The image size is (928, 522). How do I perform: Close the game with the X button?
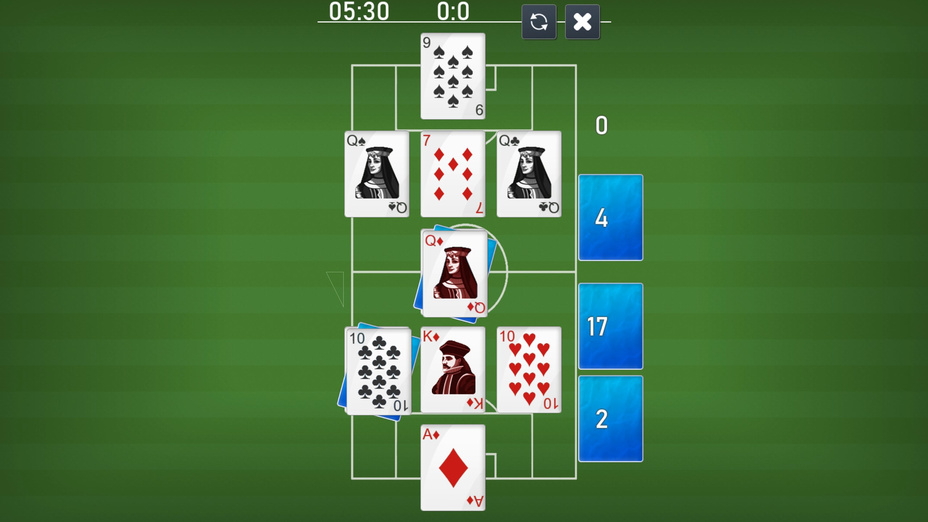click(582, 22)
